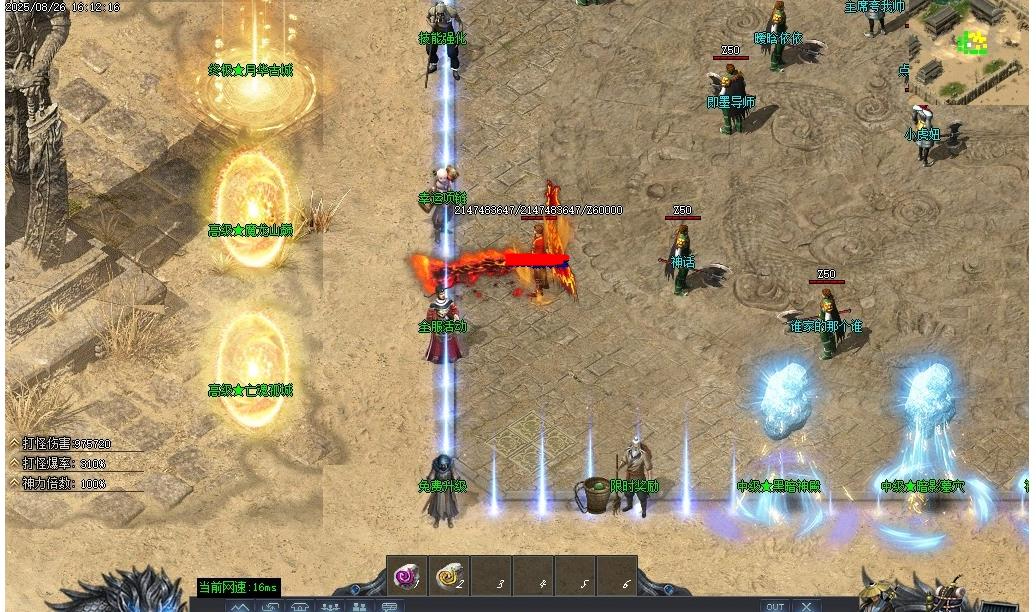The width and height of the screenshot is (1036, 612).
Task: Toggle the arrow beside 打怪伤害
Action: point(14,443)
